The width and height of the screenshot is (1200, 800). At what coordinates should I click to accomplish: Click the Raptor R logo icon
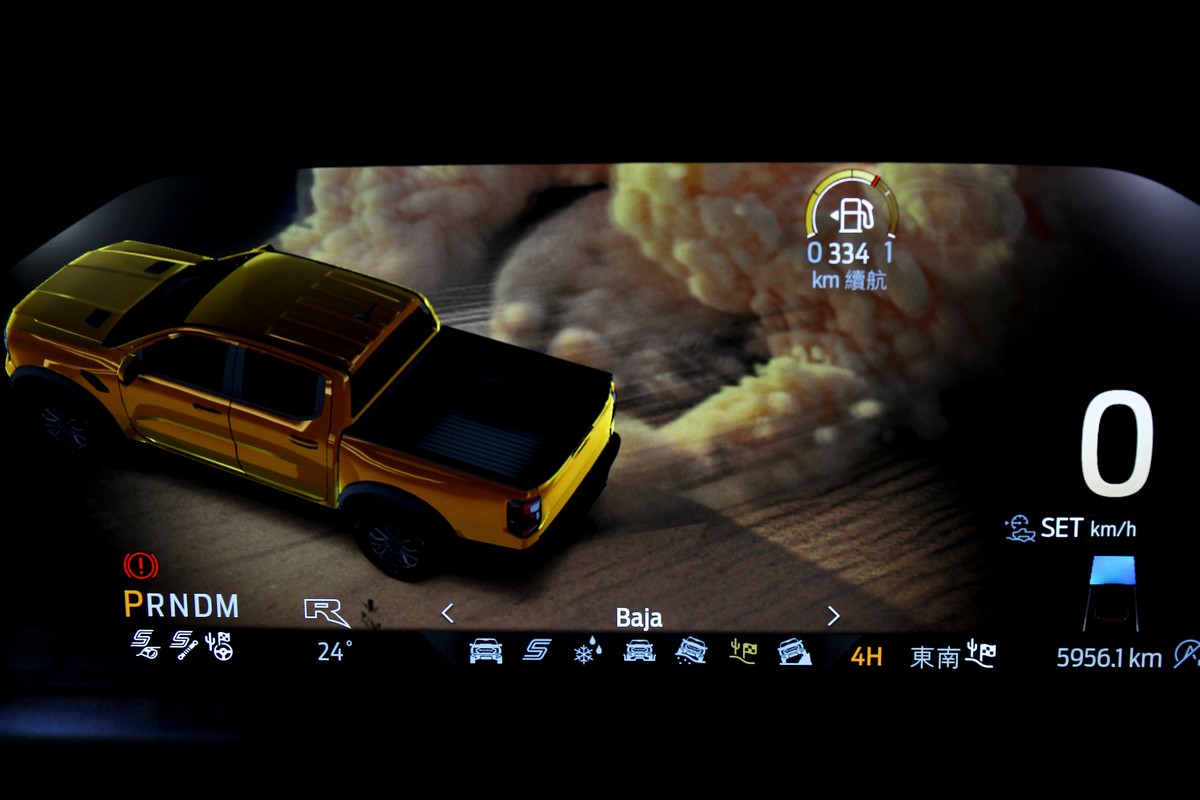(x=327, y=611)
